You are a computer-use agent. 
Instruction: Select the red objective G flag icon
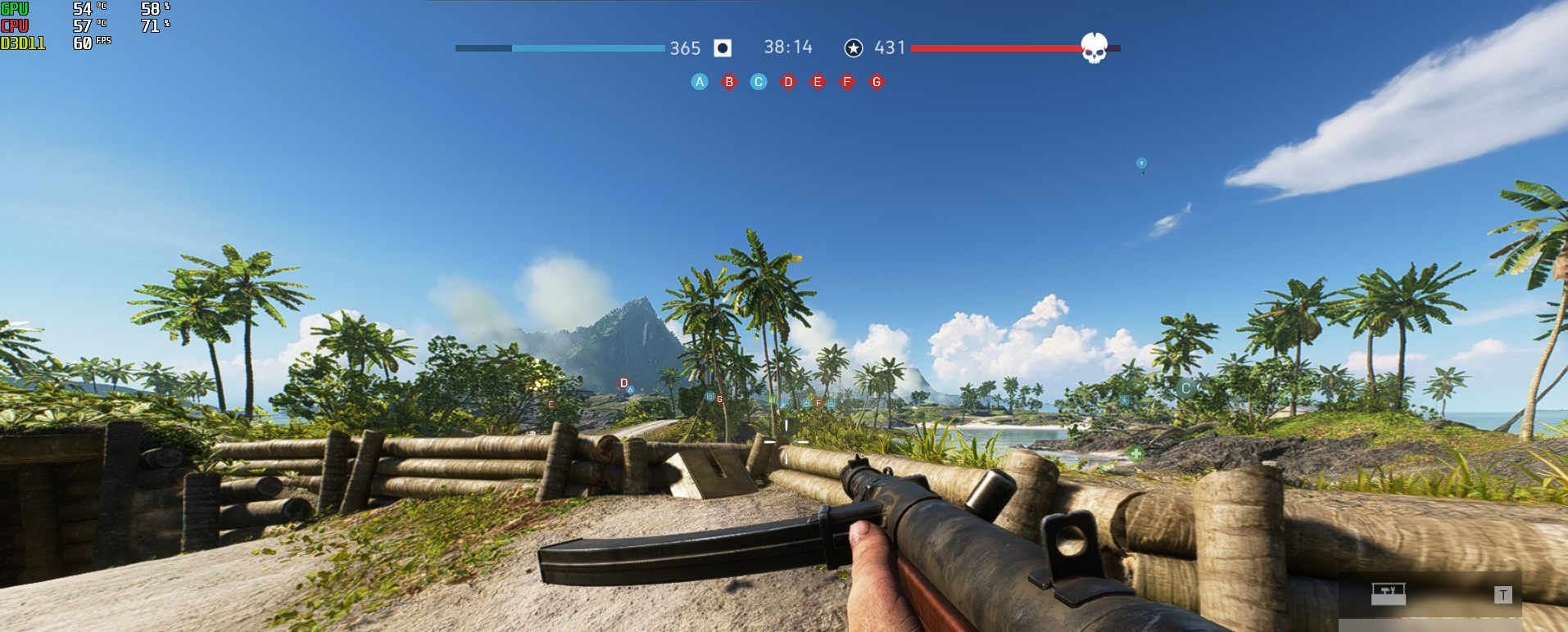point(877,82)
